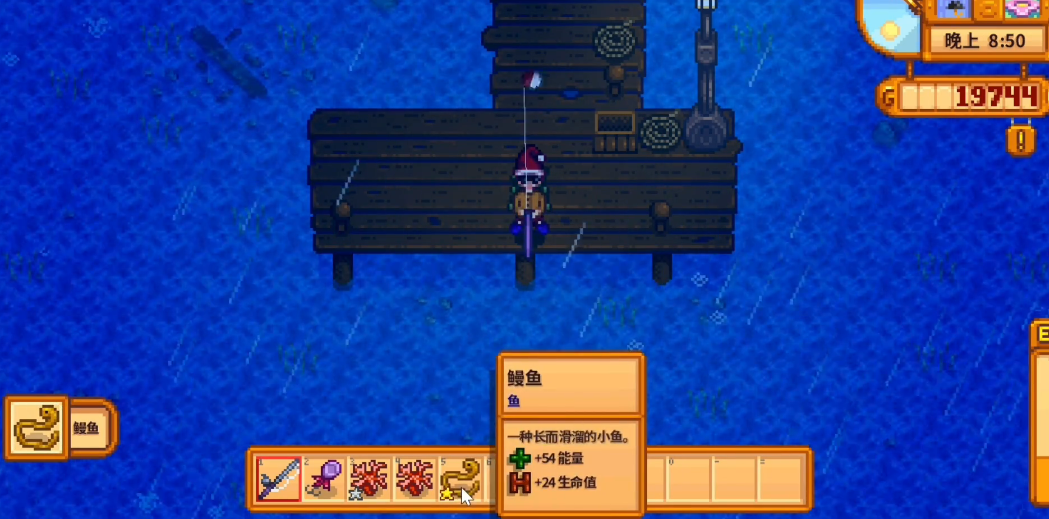Select the purple round-headed item in the hotbar

tap(324, 479)
